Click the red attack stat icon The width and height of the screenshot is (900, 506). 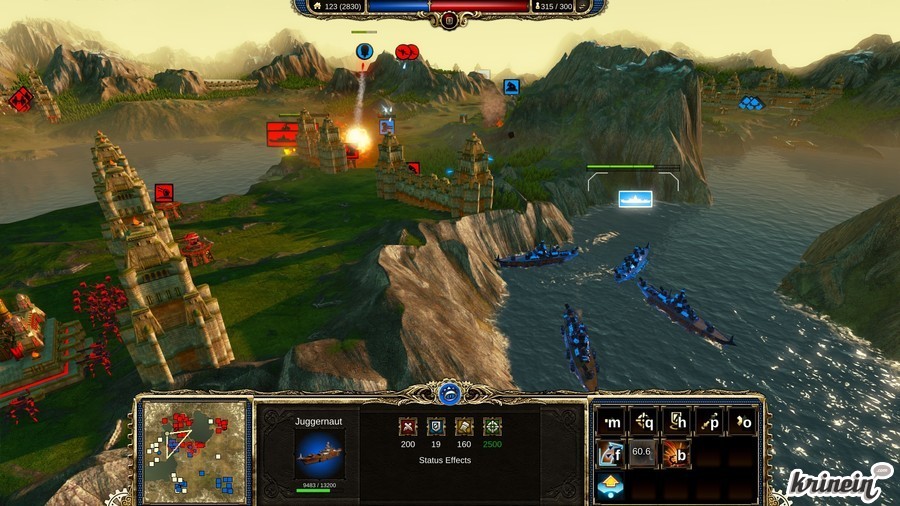[408, 426]
